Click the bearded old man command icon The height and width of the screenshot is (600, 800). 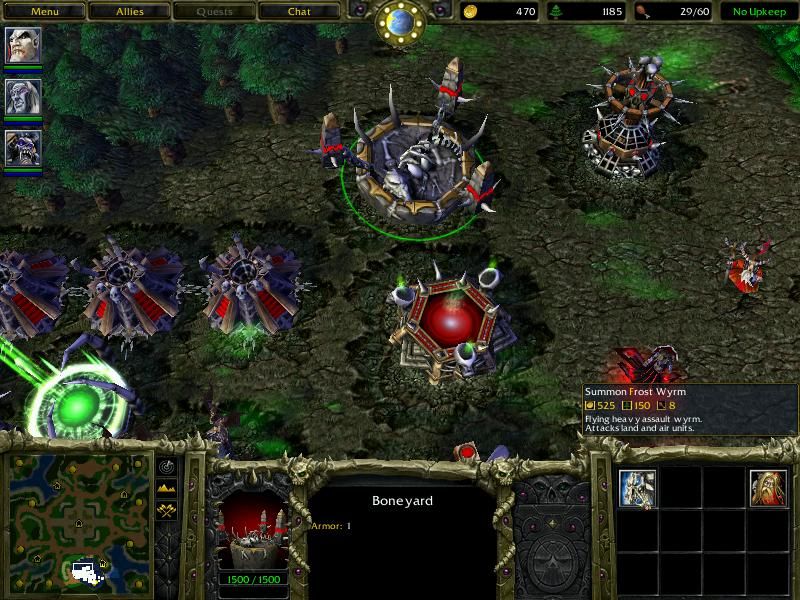coord(768,489)
